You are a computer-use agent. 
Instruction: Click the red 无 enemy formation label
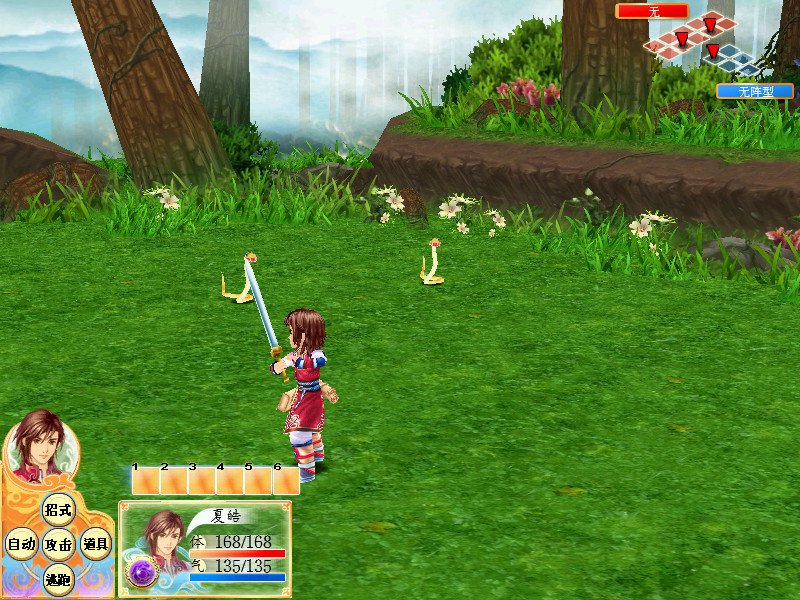point(652,11)
